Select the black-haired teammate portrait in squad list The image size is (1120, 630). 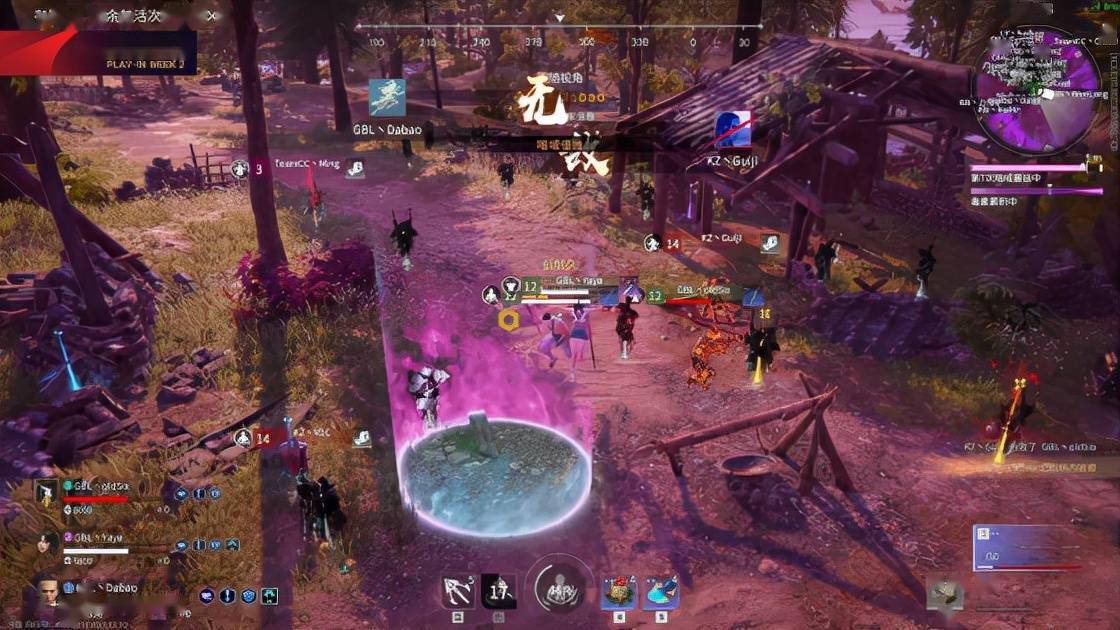(47, 543)
